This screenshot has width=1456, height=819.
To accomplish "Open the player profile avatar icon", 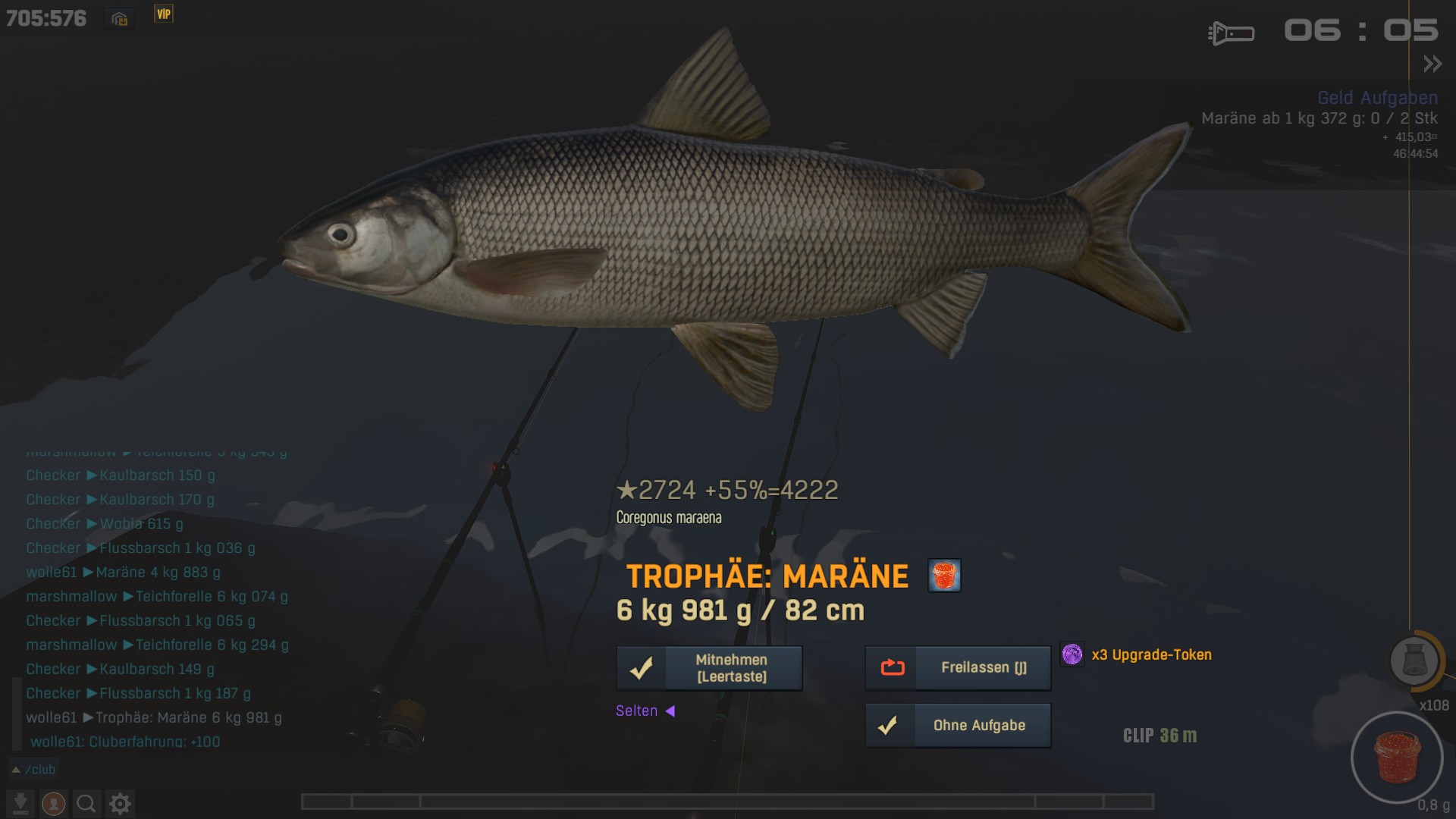I will point(53,803).
